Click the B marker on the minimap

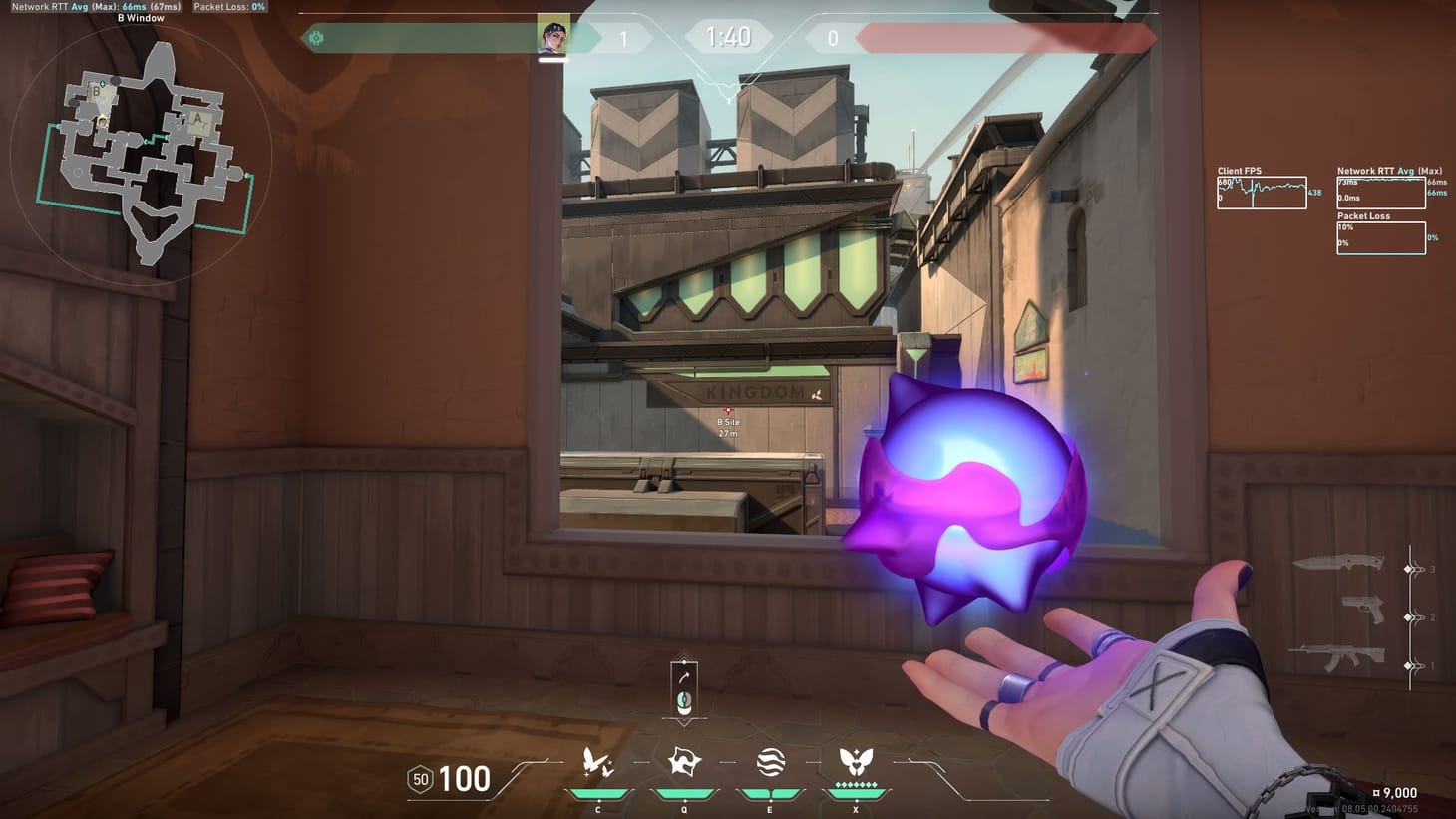click(95, 90)
